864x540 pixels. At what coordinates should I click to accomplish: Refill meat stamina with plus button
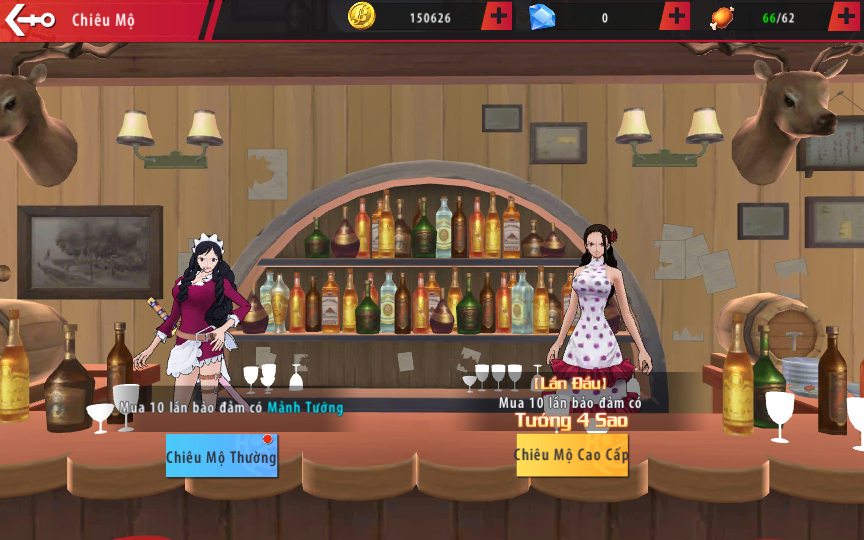847,17
